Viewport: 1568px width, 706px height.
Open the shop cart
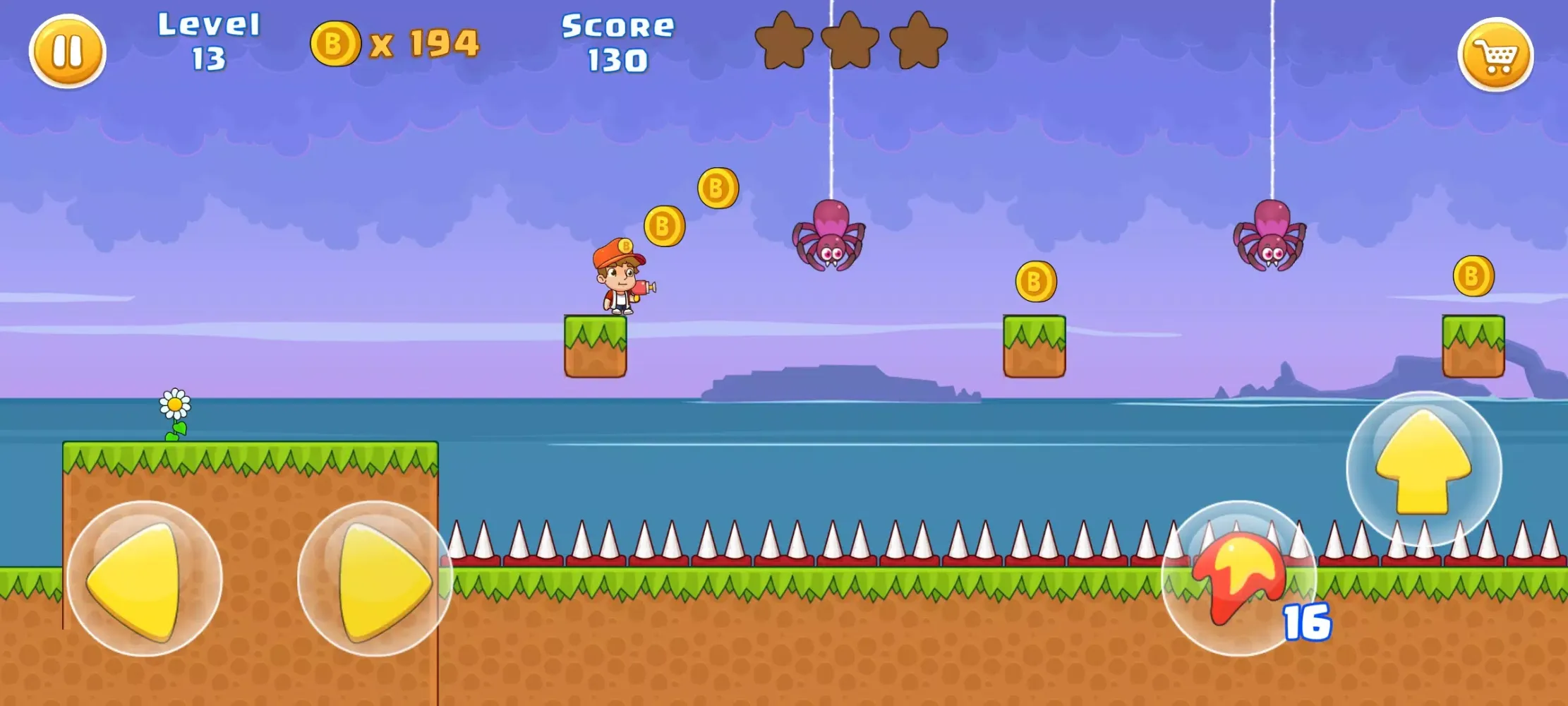pos(1495,54)
